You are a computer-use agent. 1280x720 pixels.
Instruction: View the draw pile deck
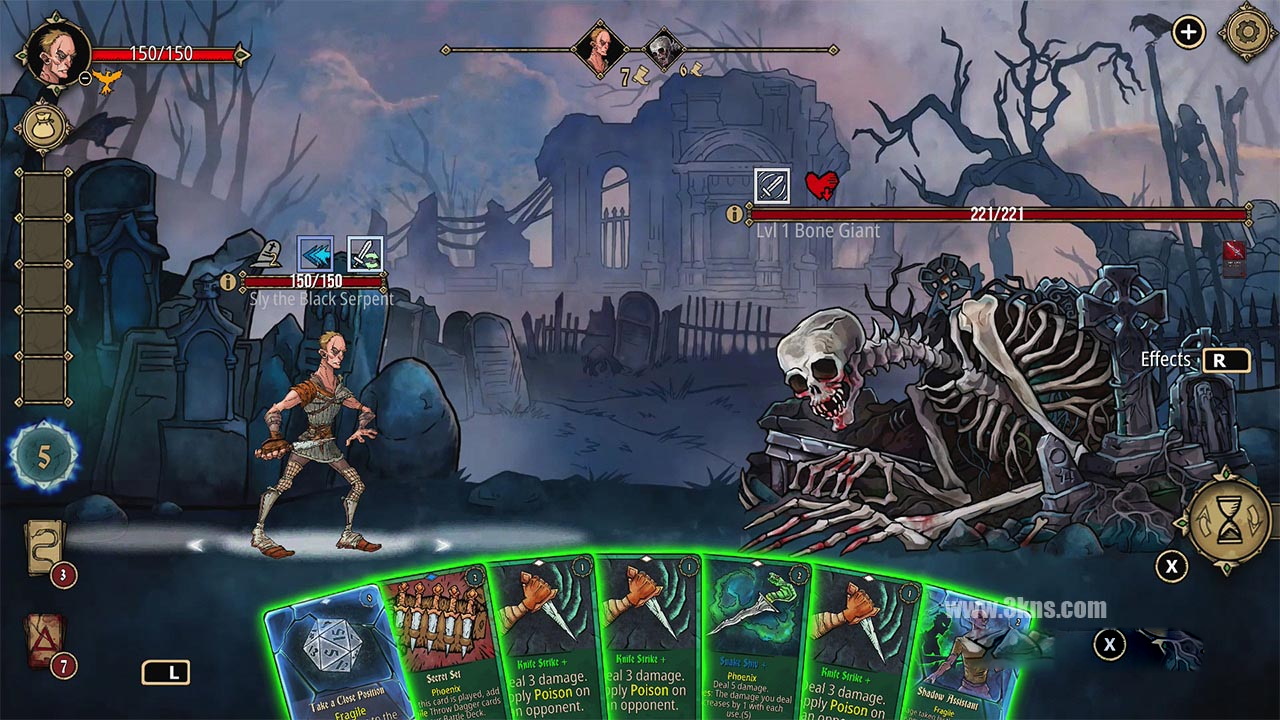click(x=45, y=549)
